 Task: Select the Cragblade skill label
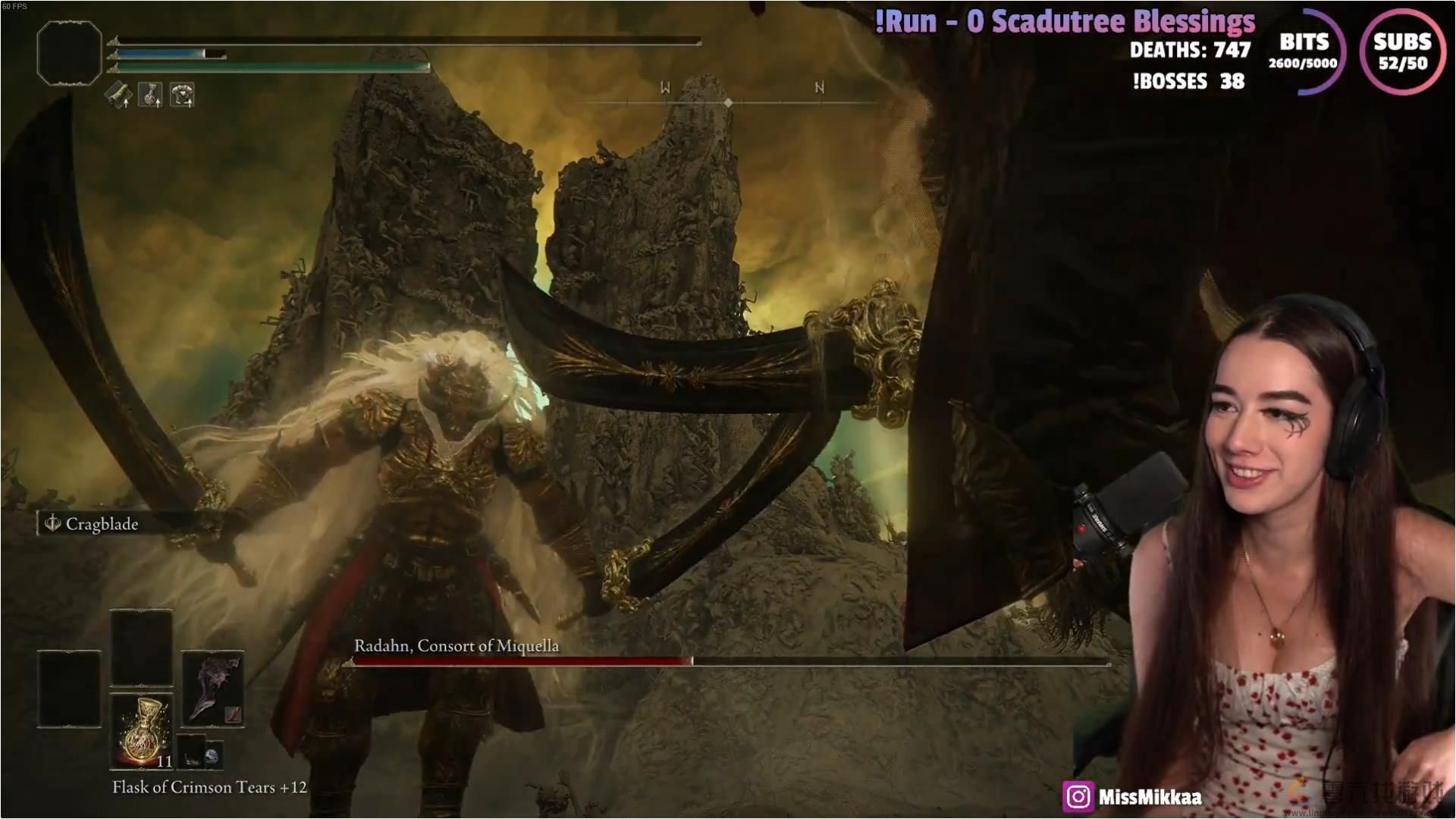(x=93, y=524)
